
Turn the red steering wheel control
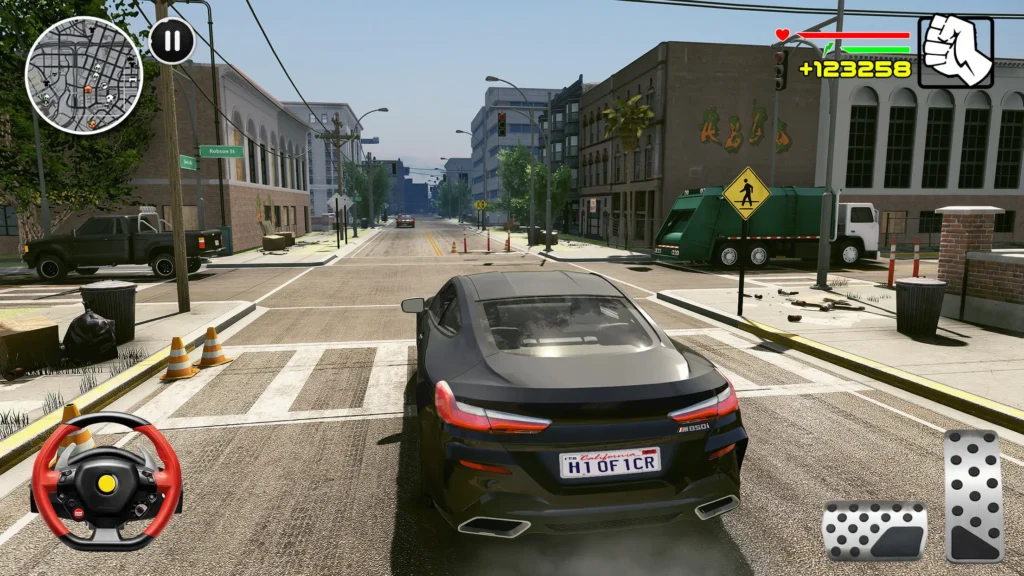pyautogui.click(x=106, y=483)
